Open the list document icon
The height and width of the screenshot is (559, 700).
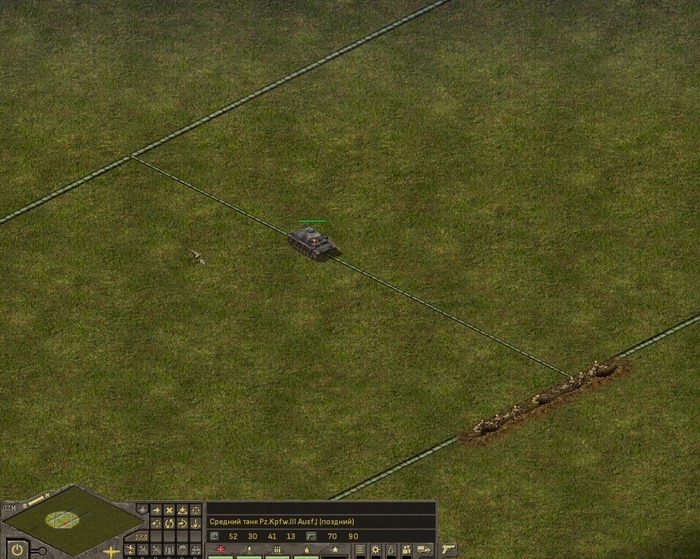[x=361, y=550]
